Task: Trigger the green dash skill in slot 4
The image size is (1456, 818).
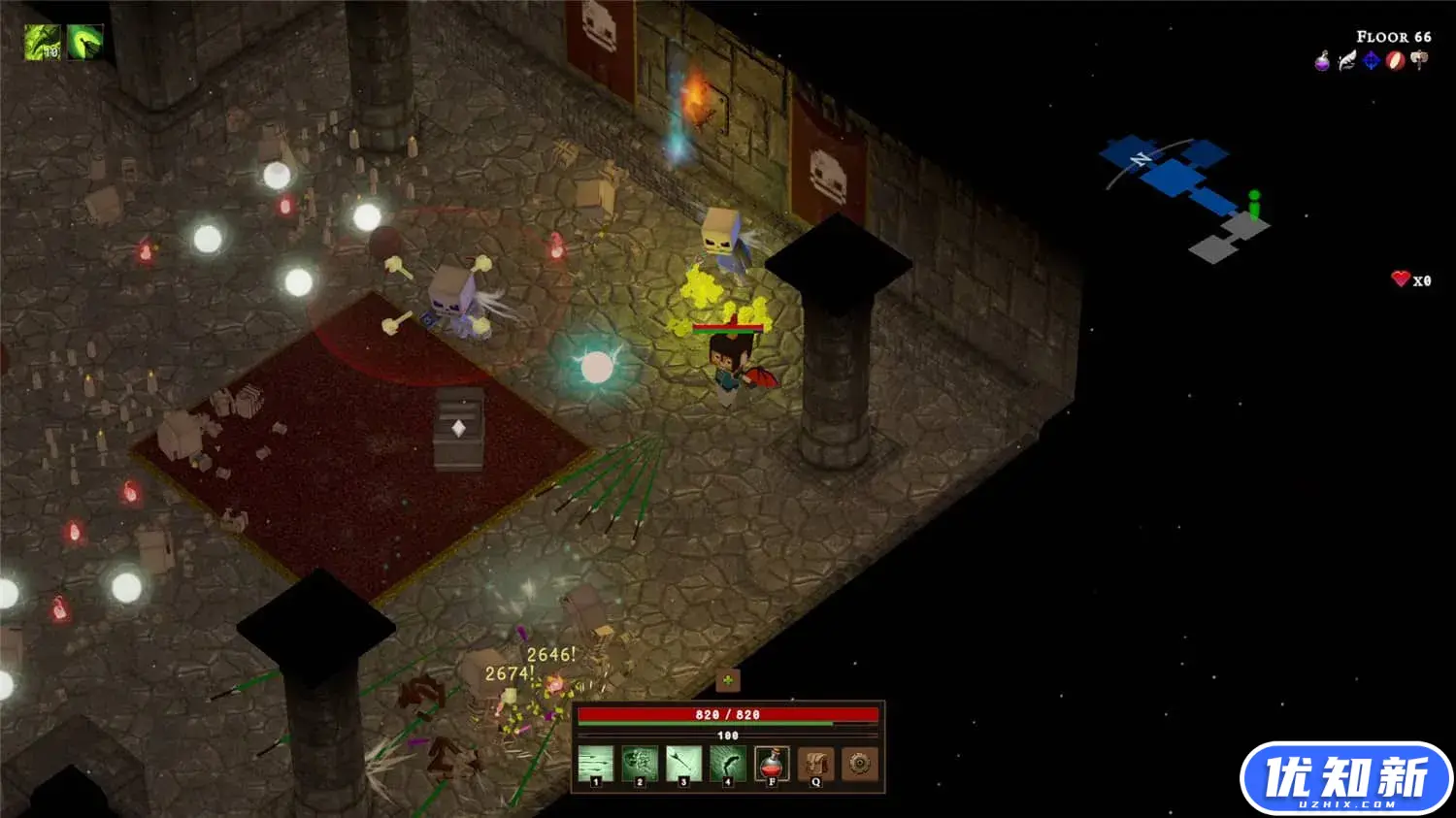Action: click(x=727, y=763)
